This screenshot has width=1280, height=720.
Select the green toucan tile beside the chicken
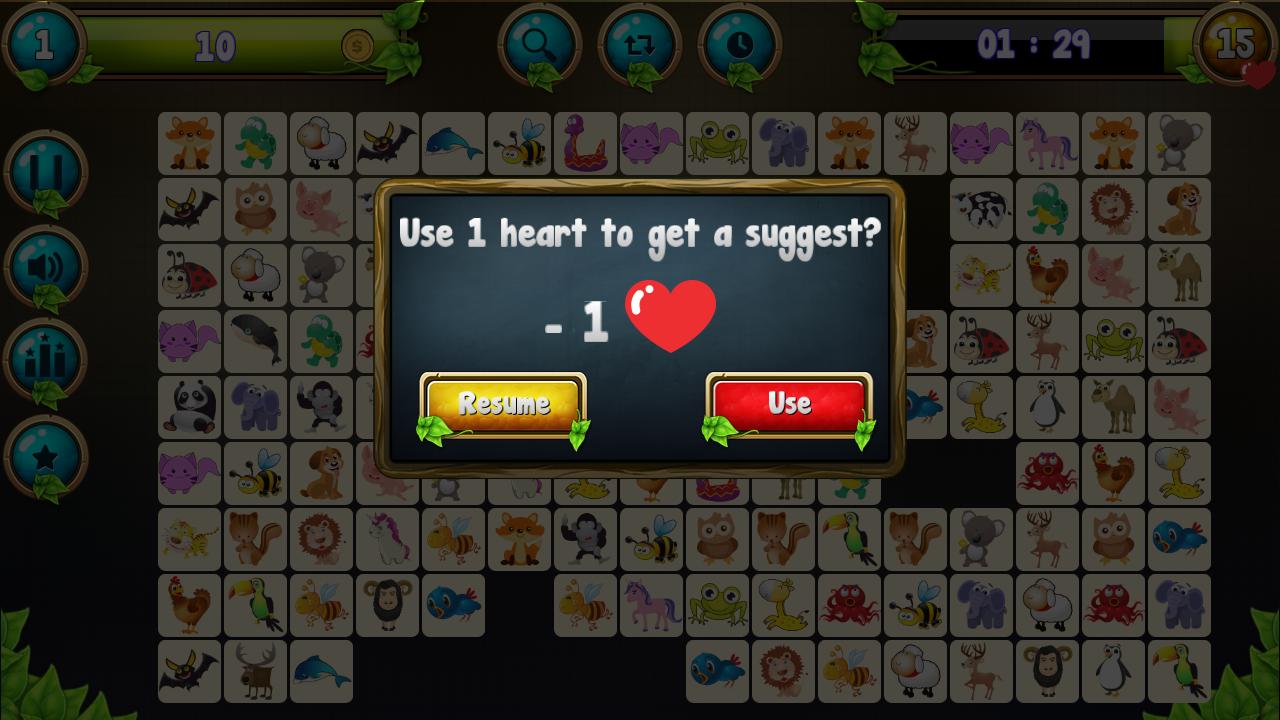(255, 605)
